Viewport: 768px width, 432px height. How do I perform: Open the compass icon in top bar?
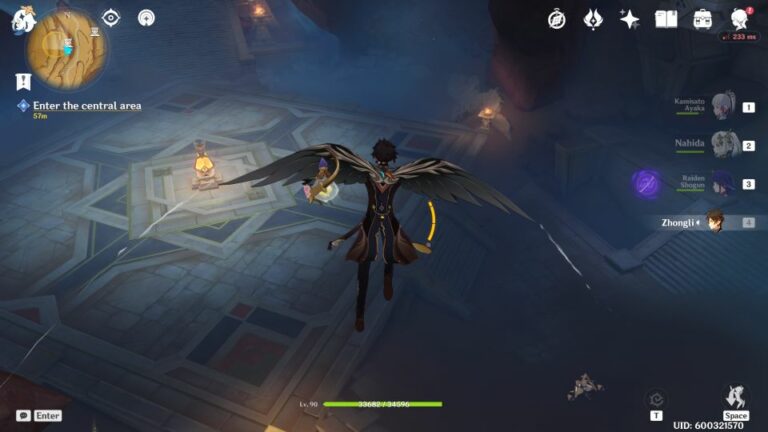tap(557, 19)
